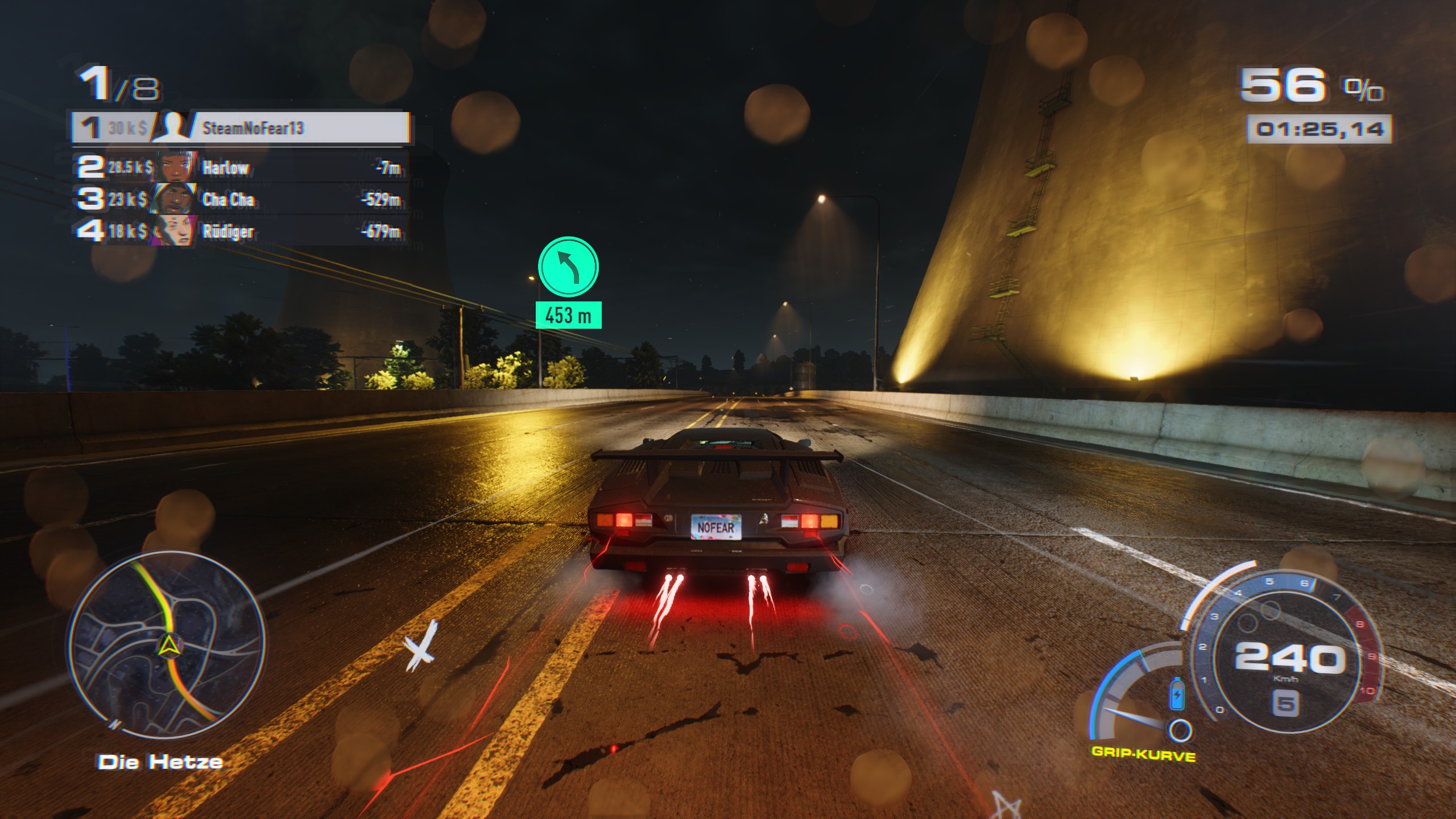Pick Rüdiger's row in the standings
Image resolution: width=1456 pixels, height=819 pixels.
[x=241, y=231]
